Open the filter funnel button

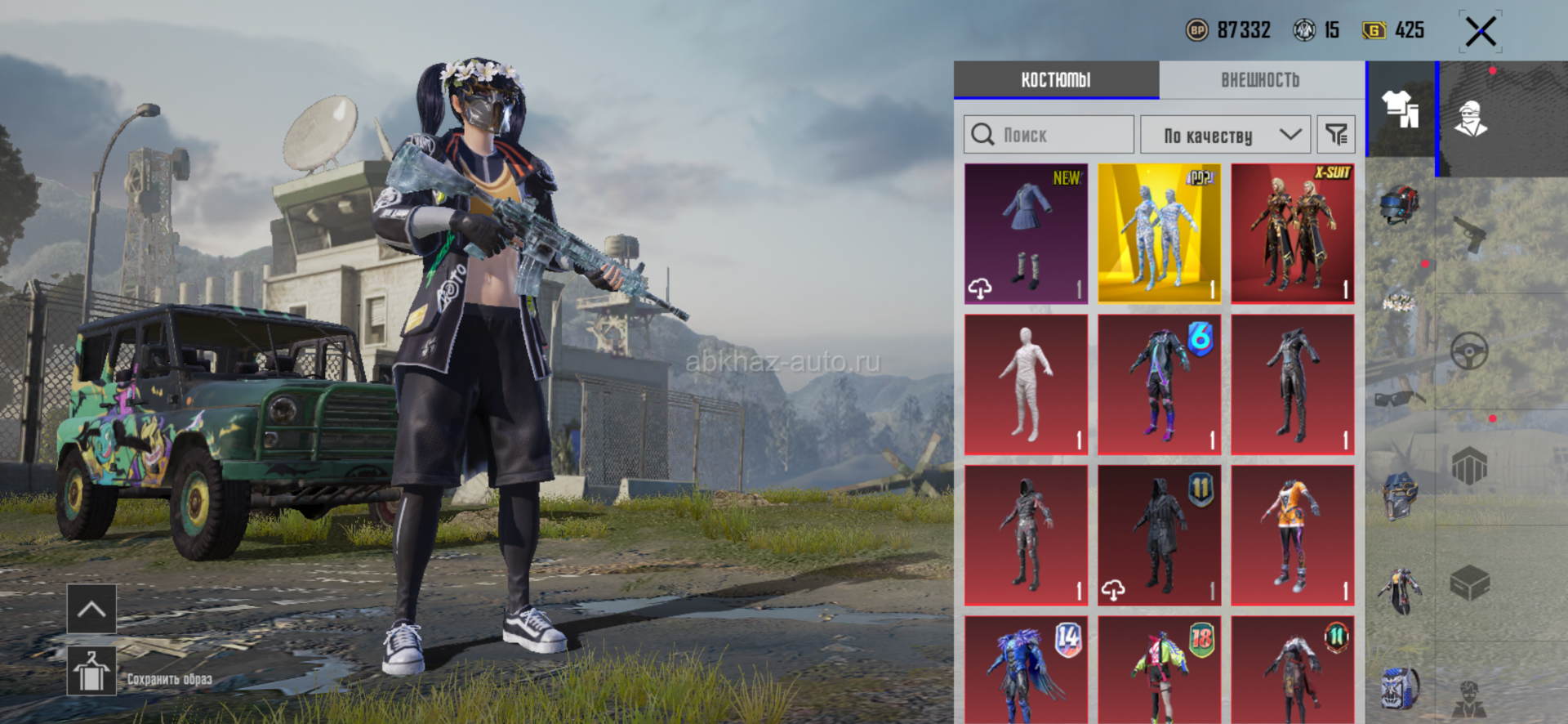[1336, 135]
